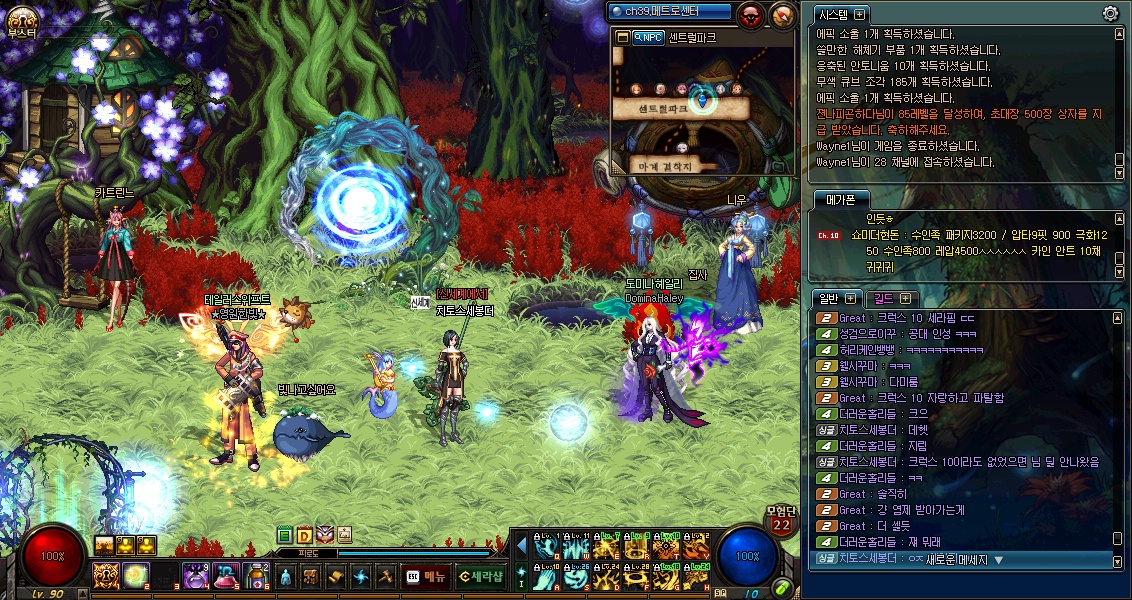
Task: Click the 부스터 booster button
Action: coord(20,22)
